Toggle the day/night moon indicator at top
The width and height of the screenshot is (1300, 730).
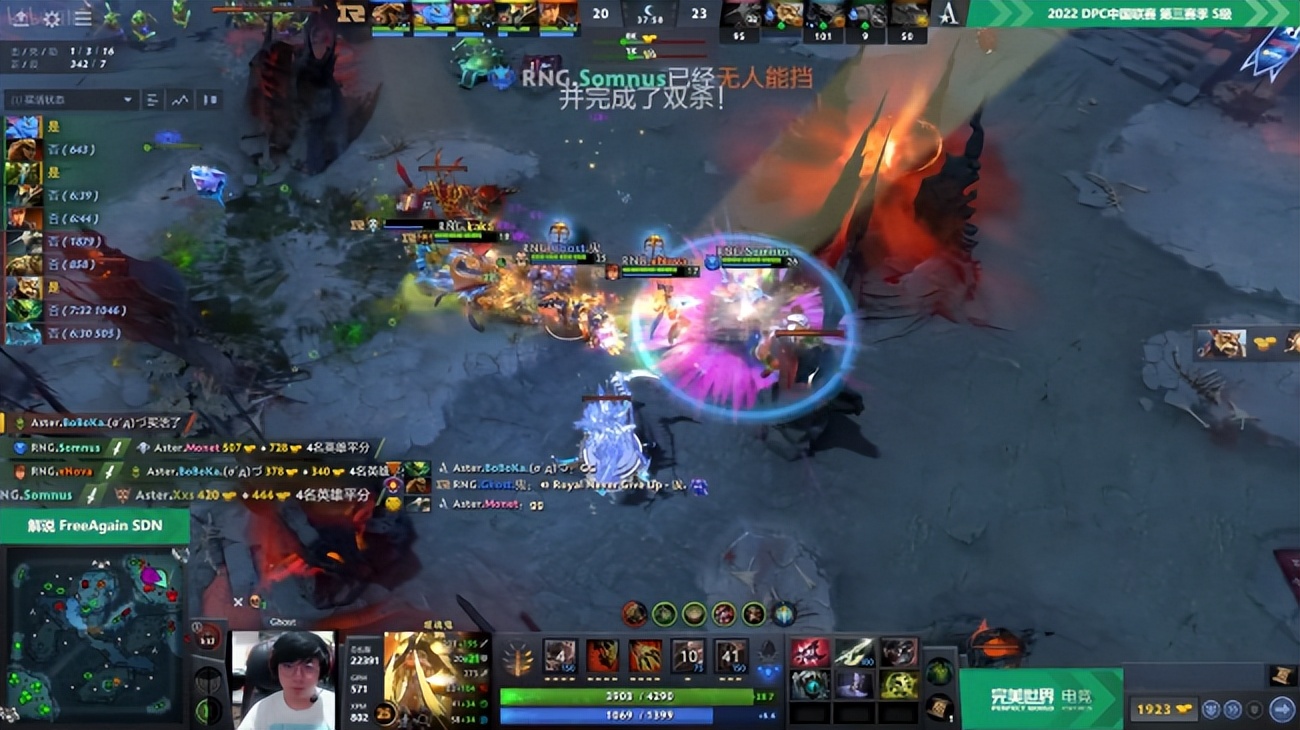[x=649, y=13]
